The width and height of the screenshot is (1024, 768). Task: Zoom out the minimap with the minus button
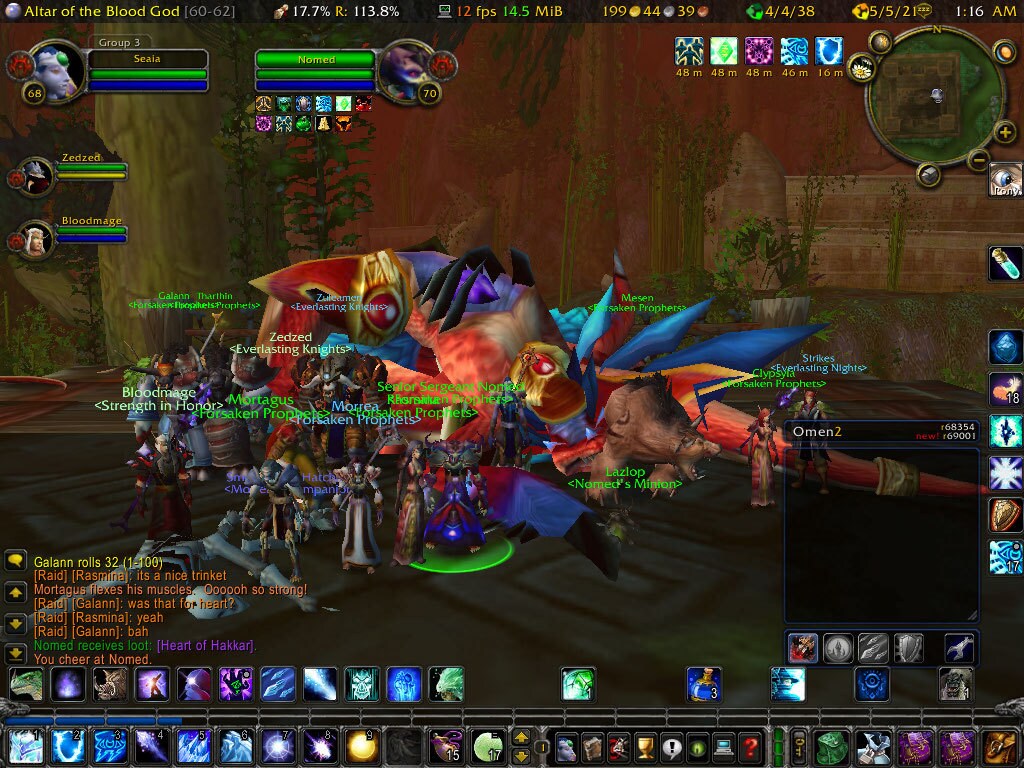coord(979,159)
